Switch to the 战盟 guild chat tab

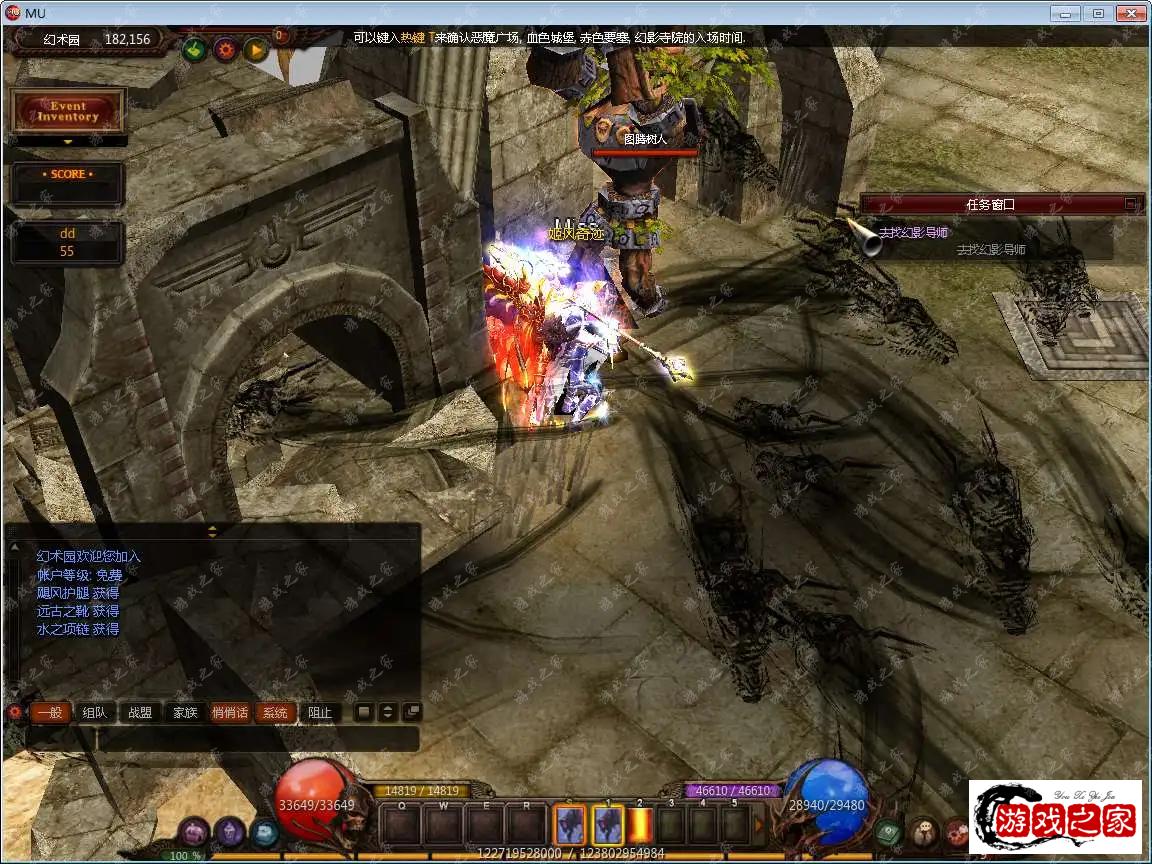click(140, 713)
